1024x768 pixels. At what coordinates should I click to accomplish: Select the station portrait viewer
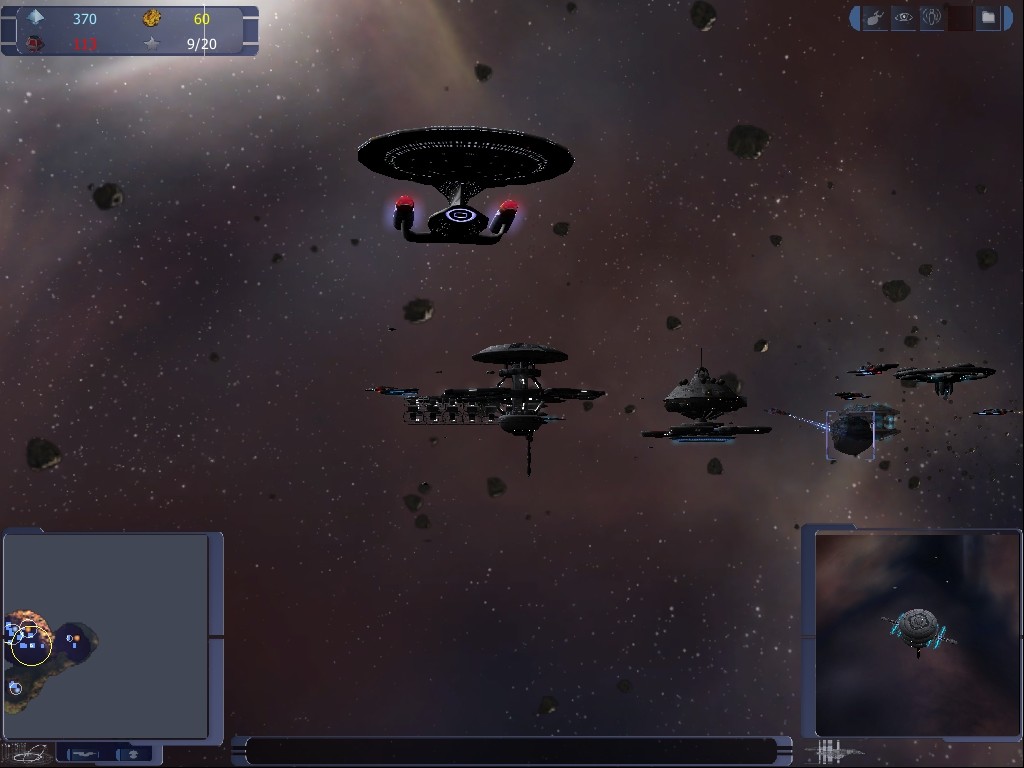click(917, 634)
